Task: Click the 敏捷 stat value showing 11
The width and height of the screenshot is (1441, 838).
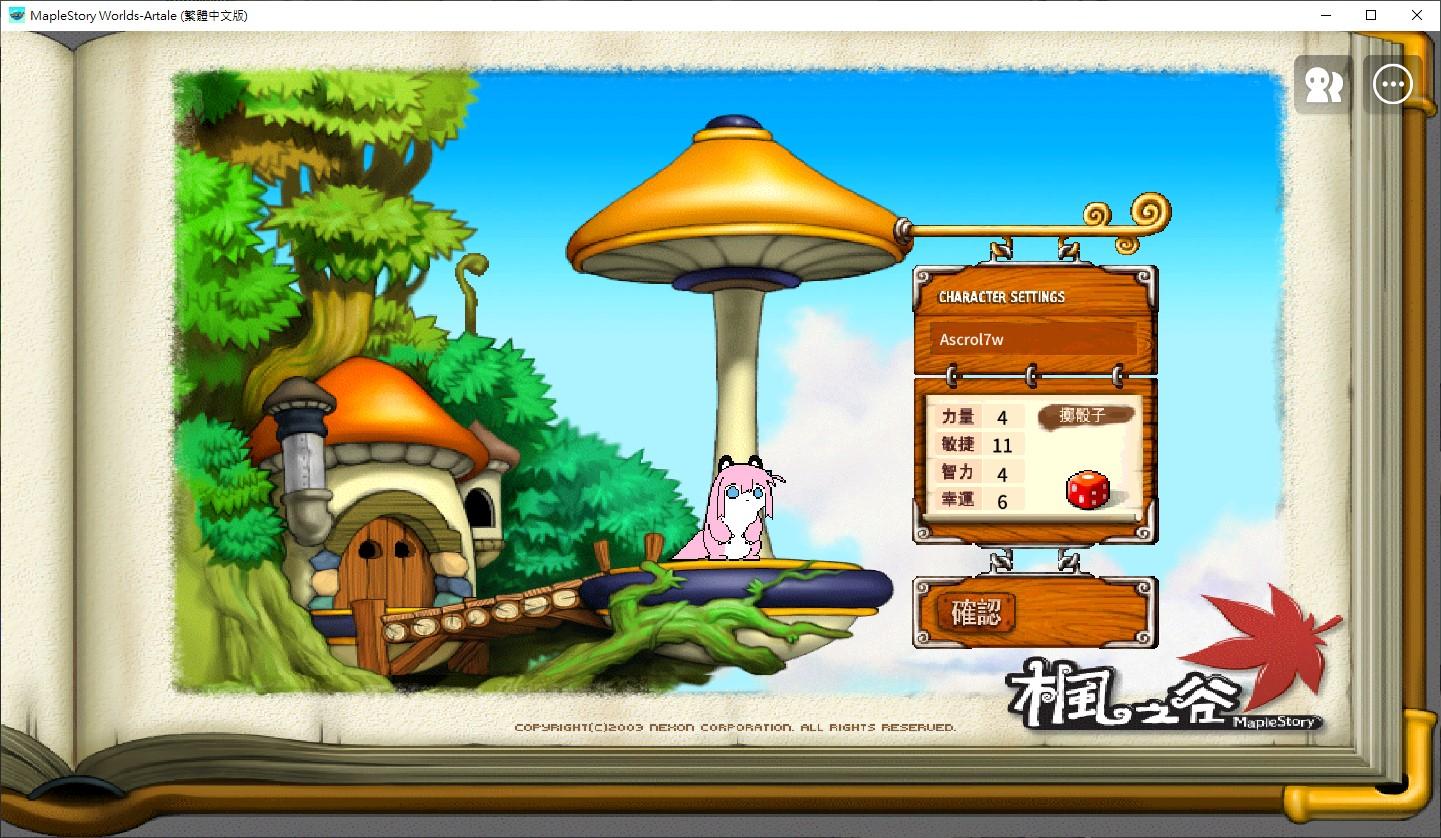Action: click(x=1003, y=444)
